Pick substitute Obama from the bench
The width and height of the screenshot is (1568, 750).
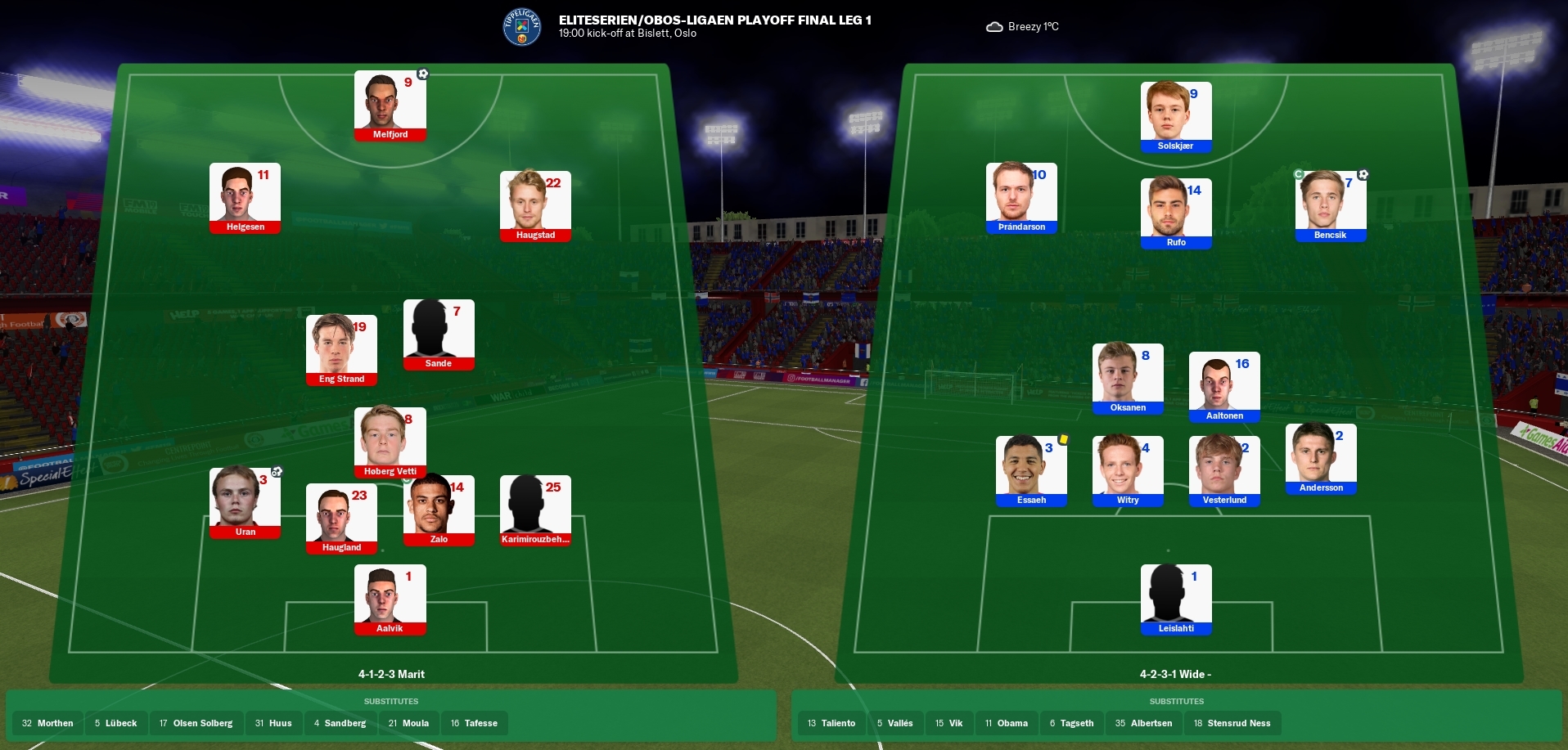click(x=1007, y=723)
